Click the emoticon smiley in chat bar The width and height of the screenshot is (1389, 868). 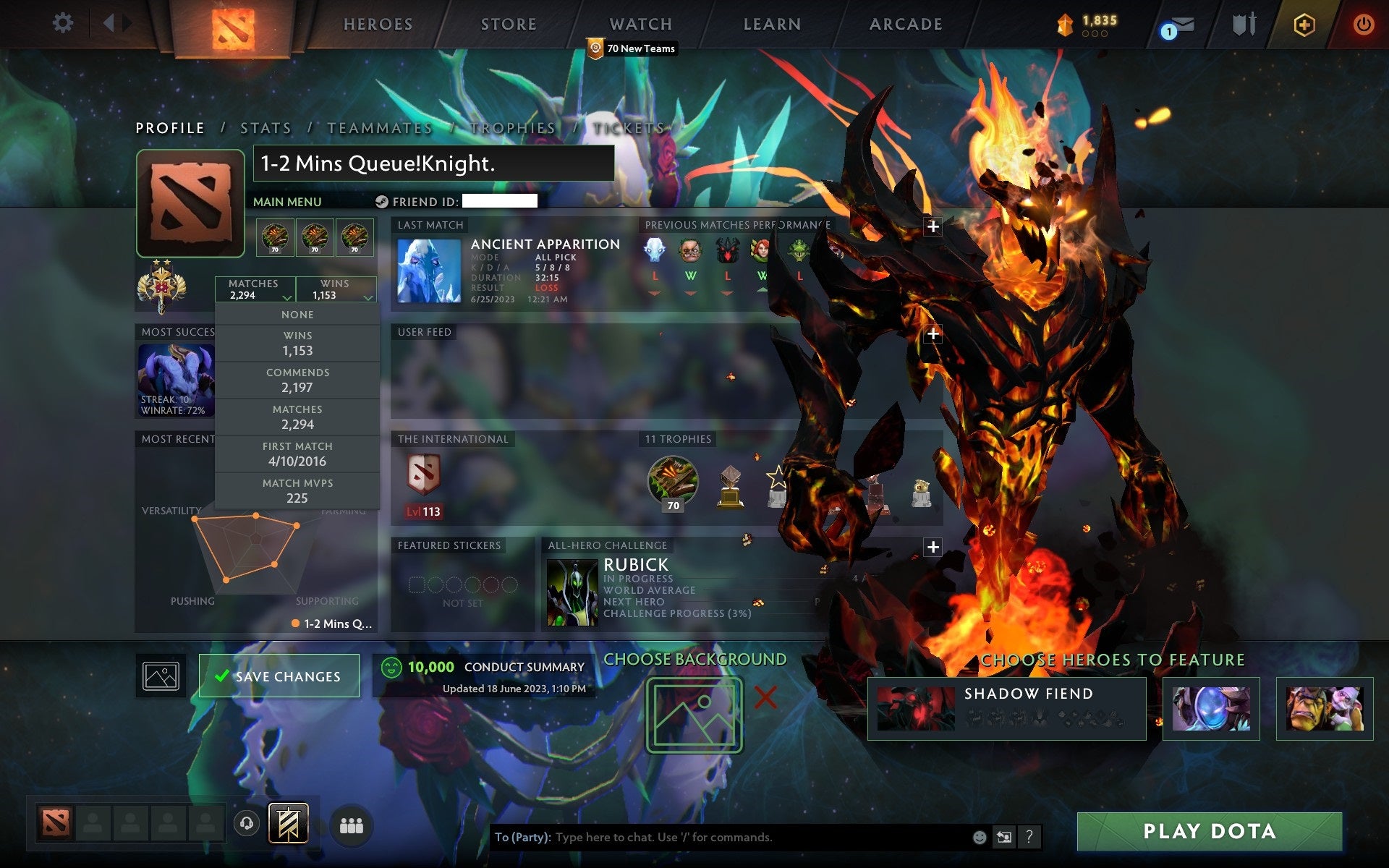tap(978, 838)
